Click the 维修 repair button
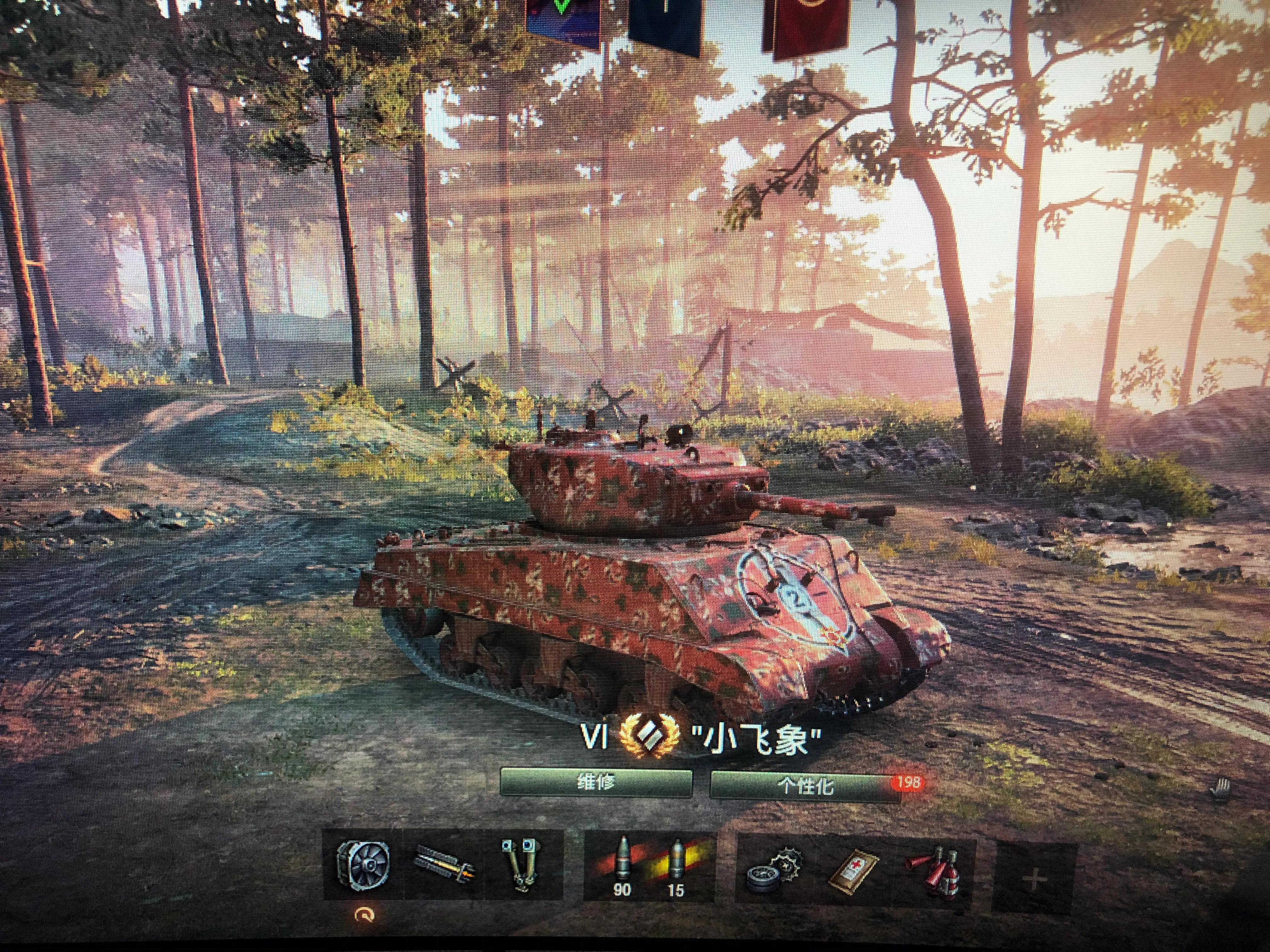Viewport: 1270px width, 952px height. (x=595, y=783)
